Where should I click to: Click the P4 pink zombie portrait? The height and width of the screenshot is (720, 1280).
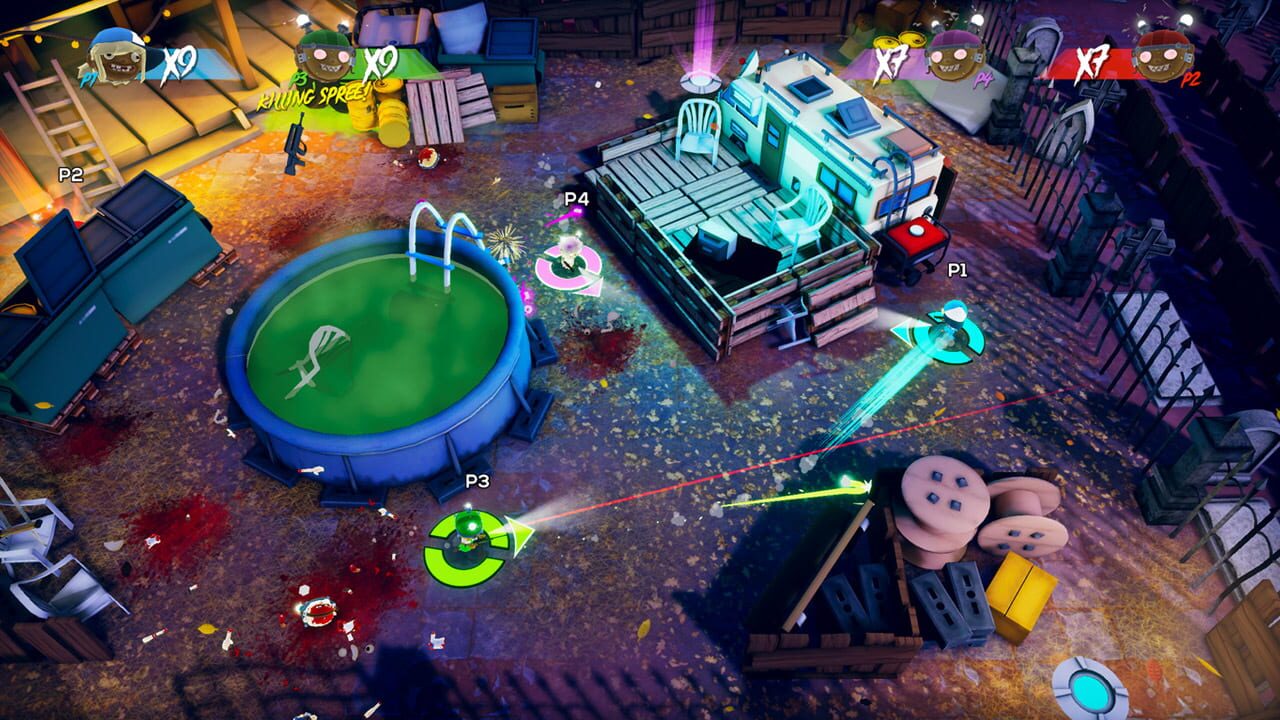coord(955,58)
